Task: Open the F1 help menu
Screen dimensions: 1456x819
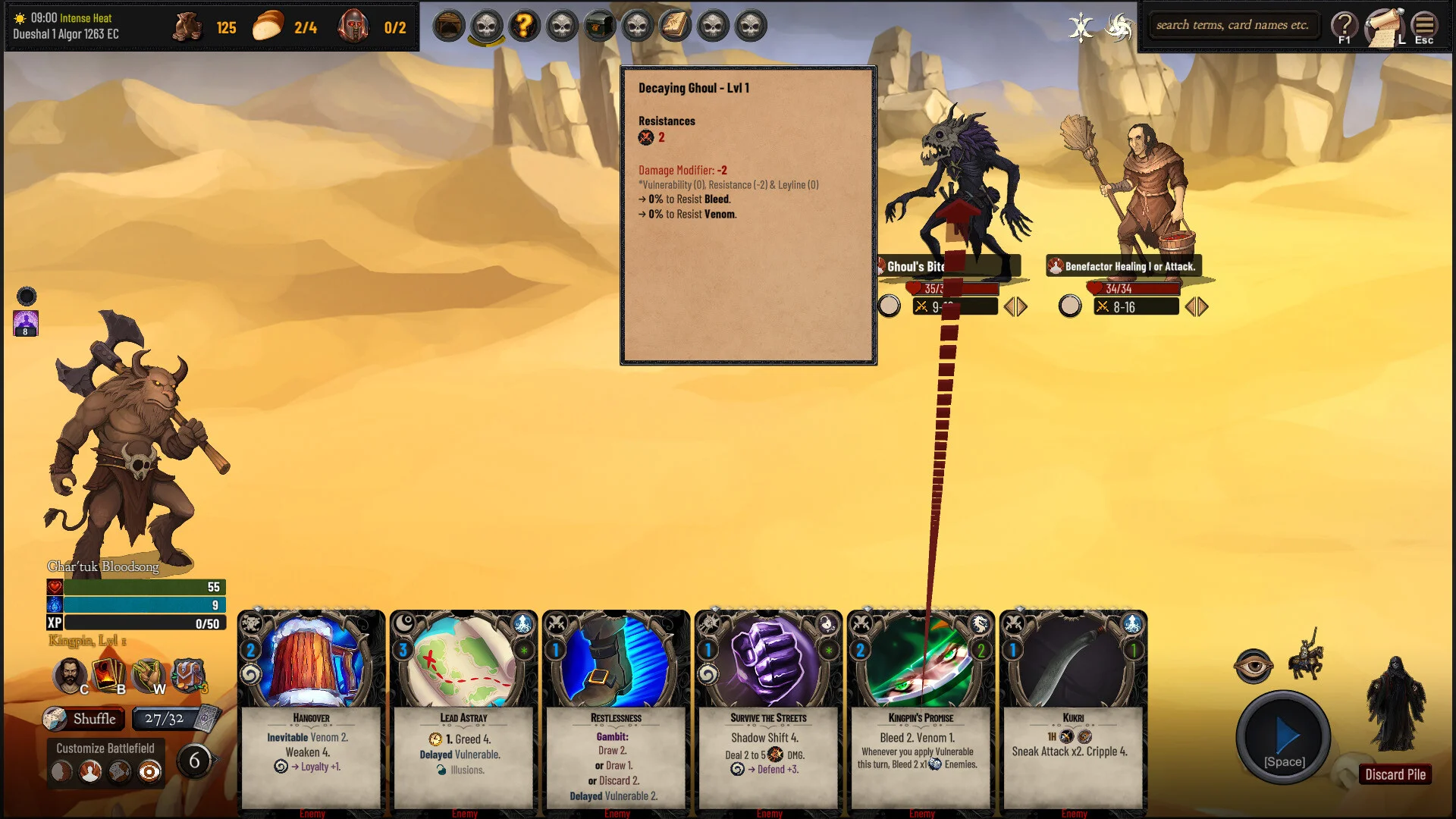Action: 1345,28
